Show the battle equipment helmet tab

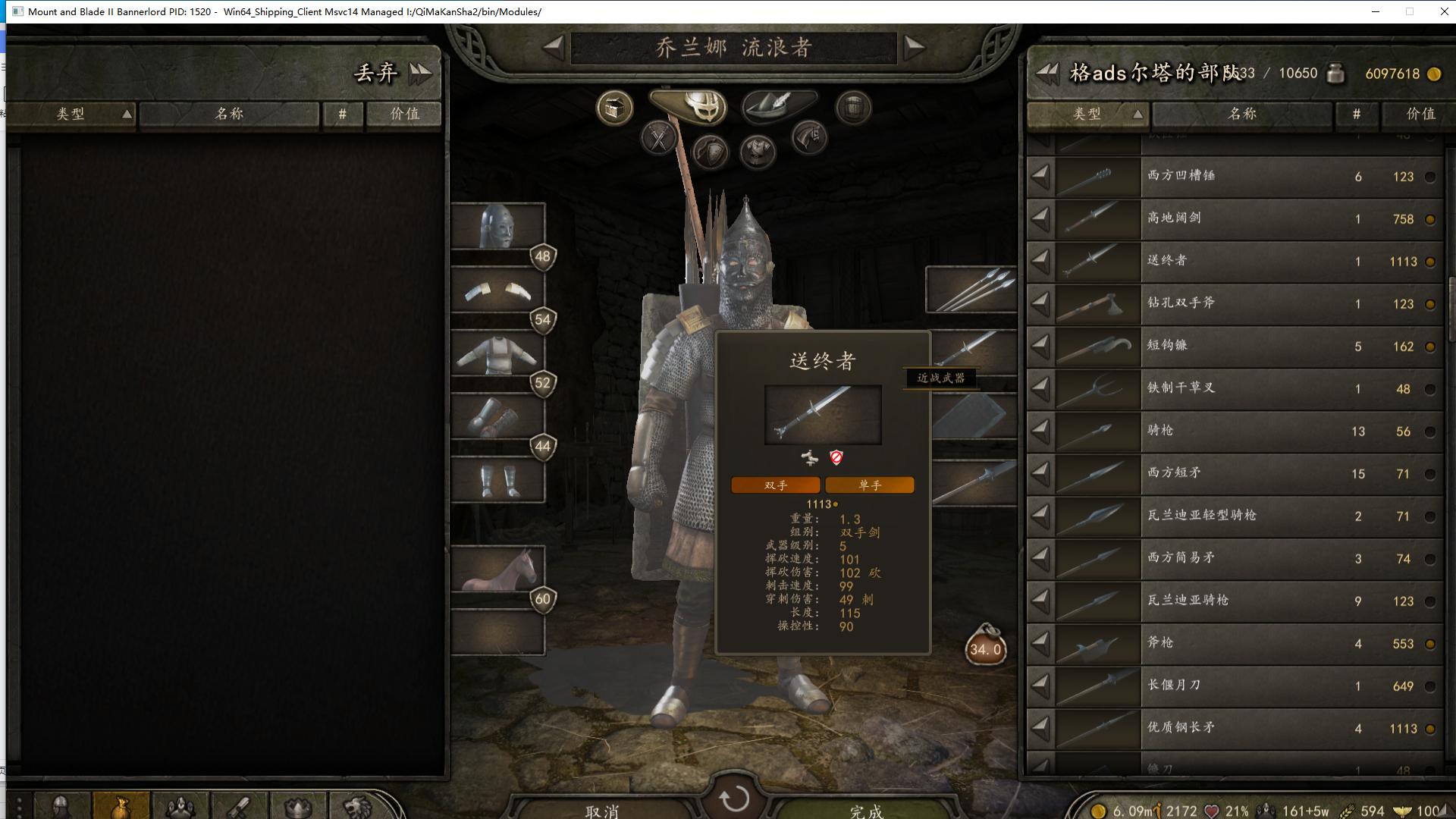click(689, 105)
